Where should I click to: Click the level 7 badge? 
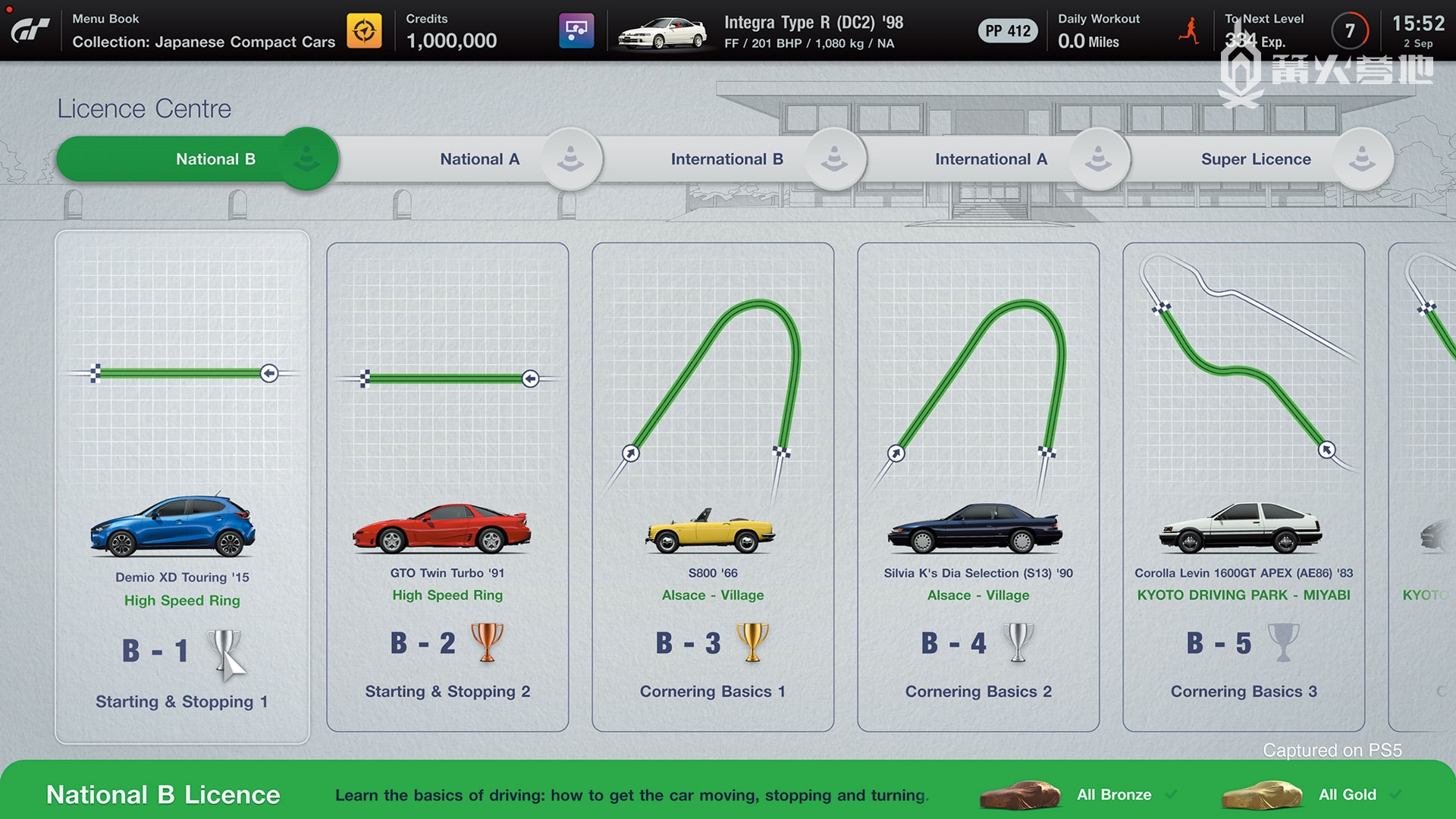[x=1350, y=31]
